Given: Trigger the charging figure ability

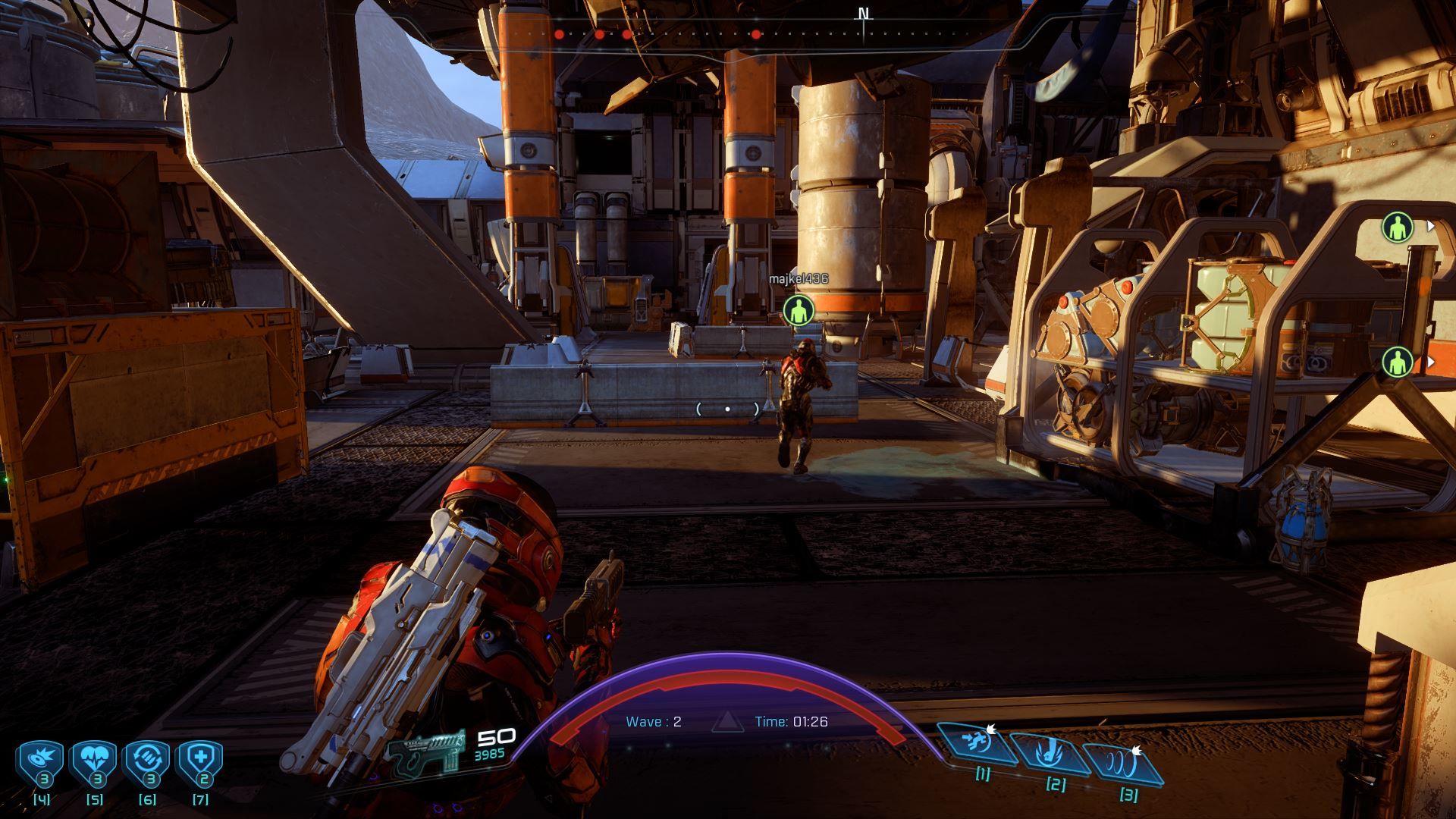Looking at the screenshot, I should point(977,743).
